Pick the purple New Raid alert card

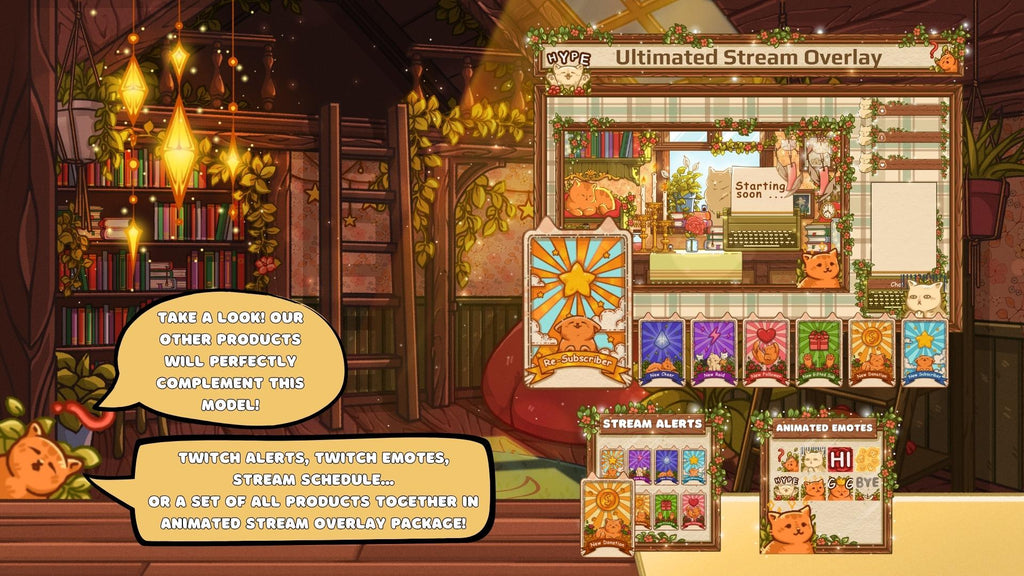pos(714,351)
